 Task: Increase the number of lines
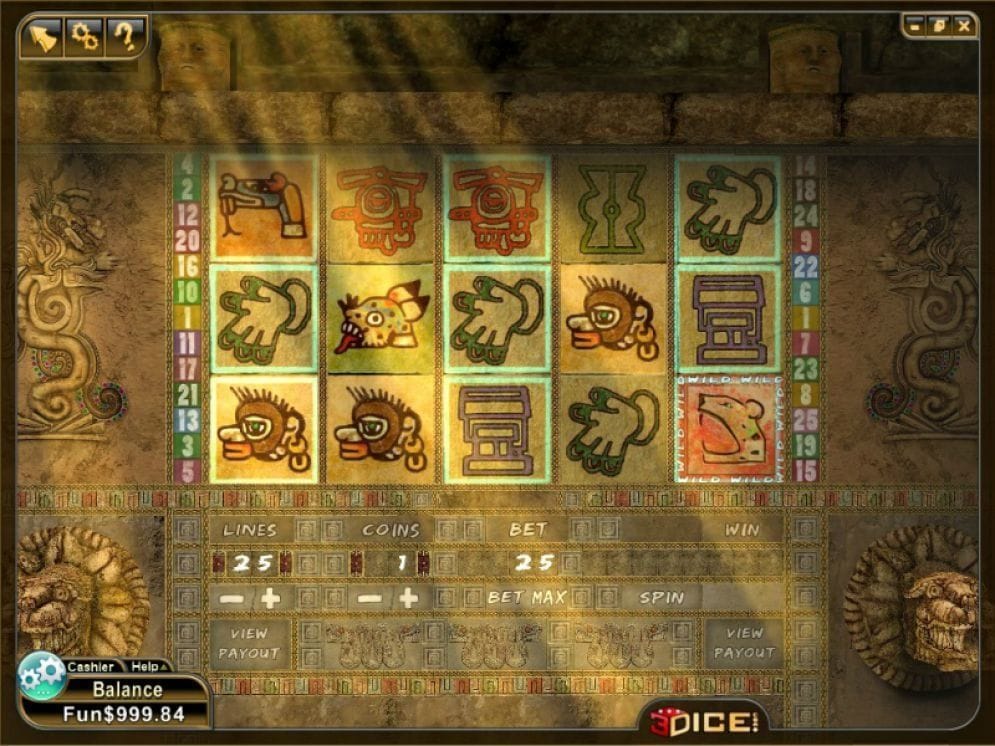[270, 599]
